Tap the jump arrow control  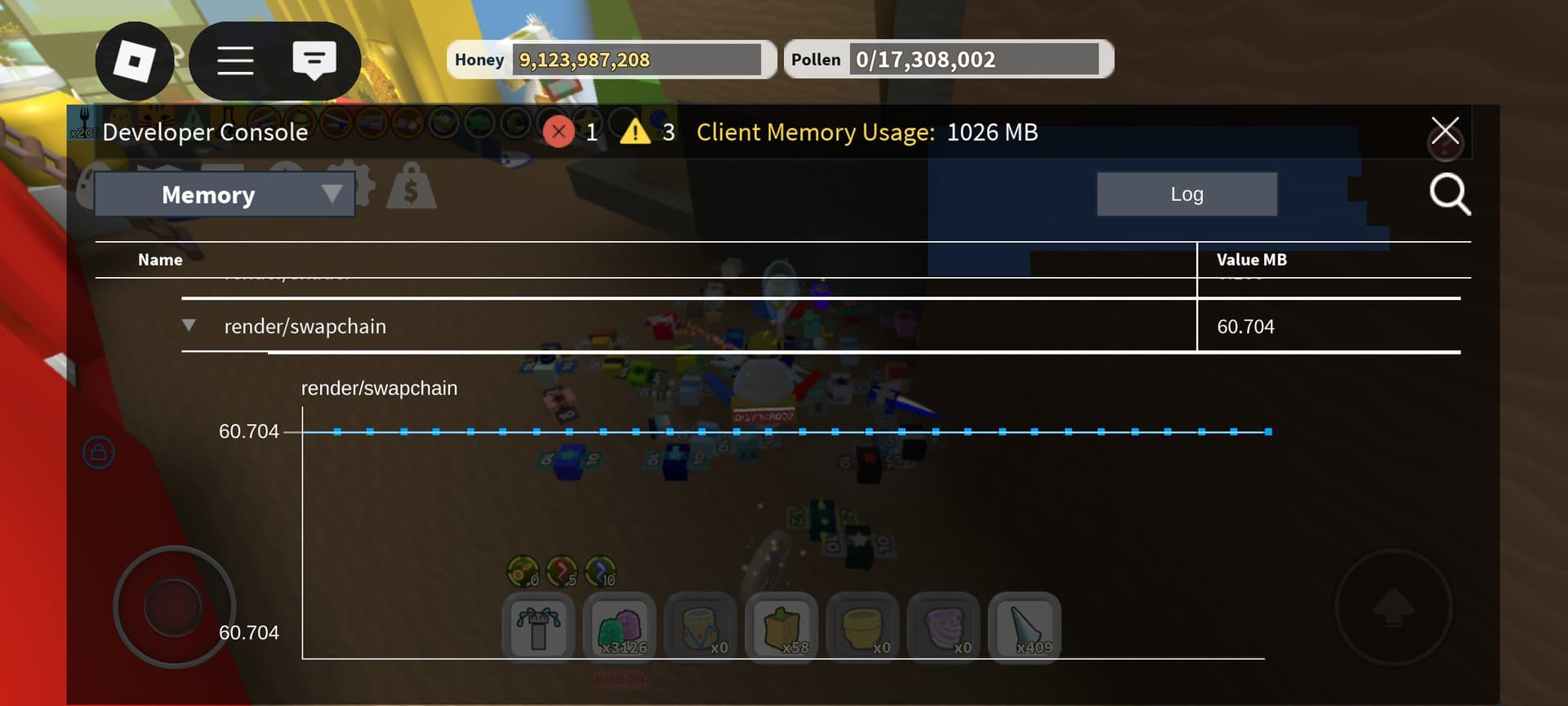pyautogui.click(x=1396, y=609)
